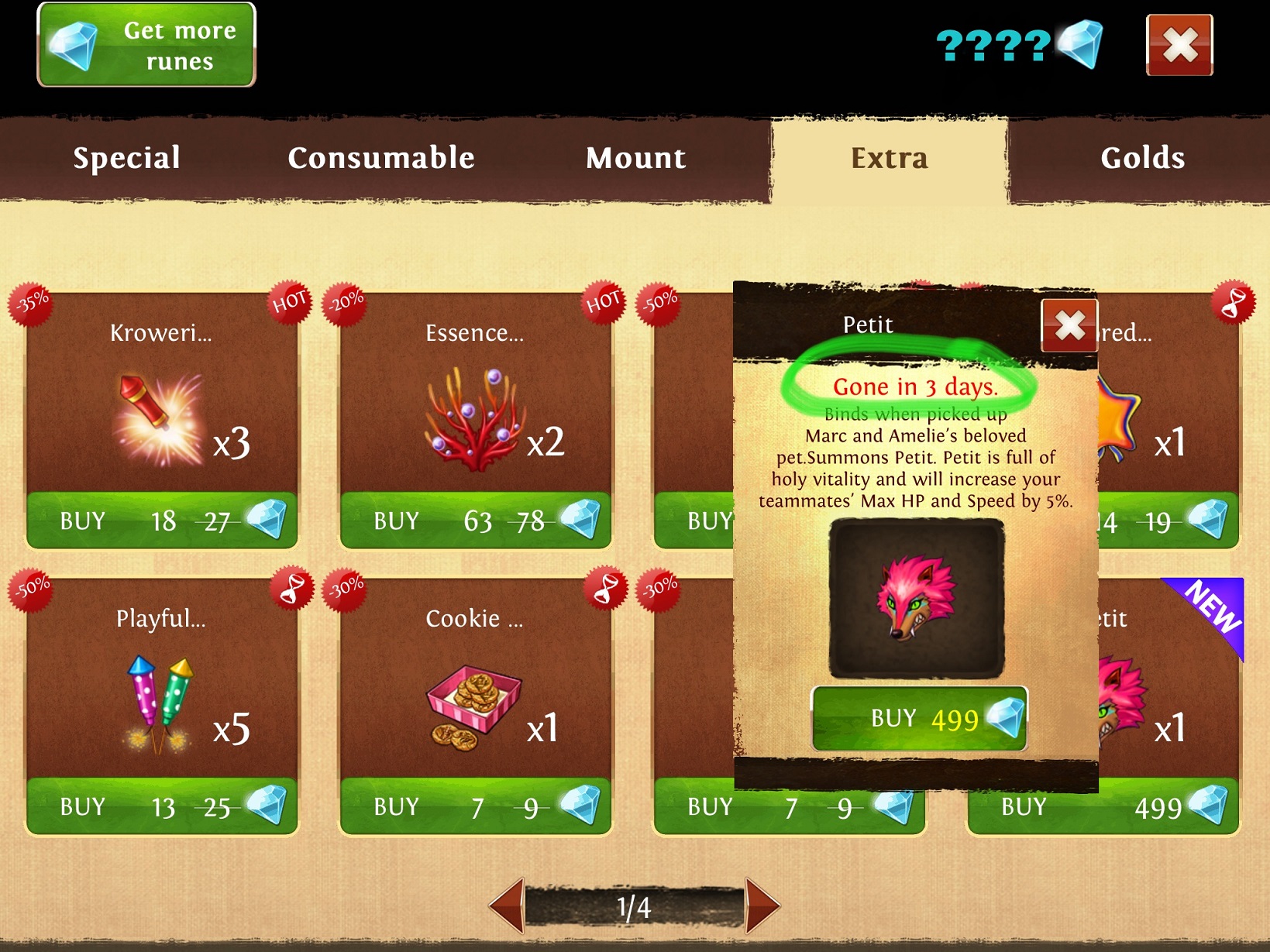Screen dimensions: 1270x952
Task: Go to the next shop page
Action: [761, 905]
